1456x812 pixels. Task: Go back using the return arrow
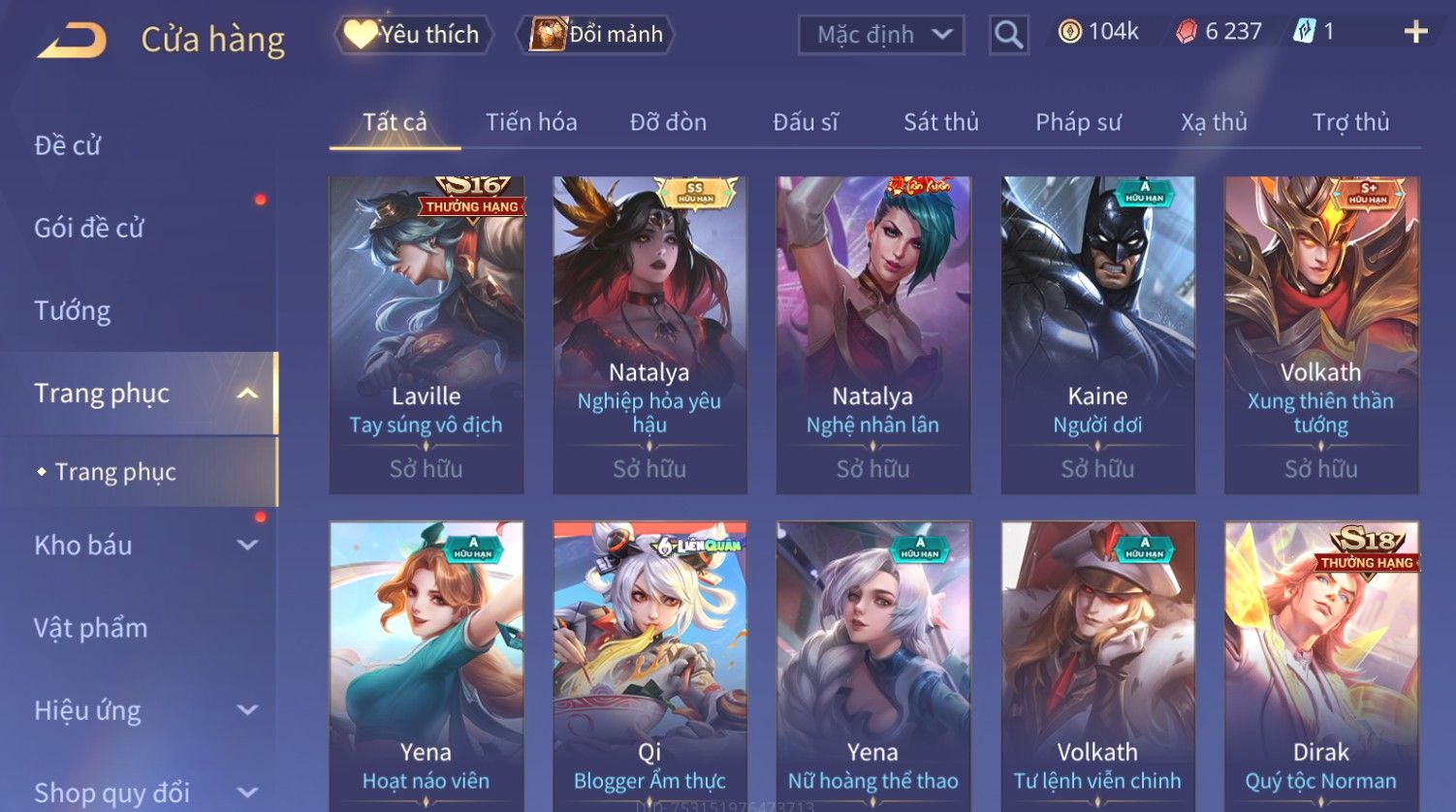point(72,41)
